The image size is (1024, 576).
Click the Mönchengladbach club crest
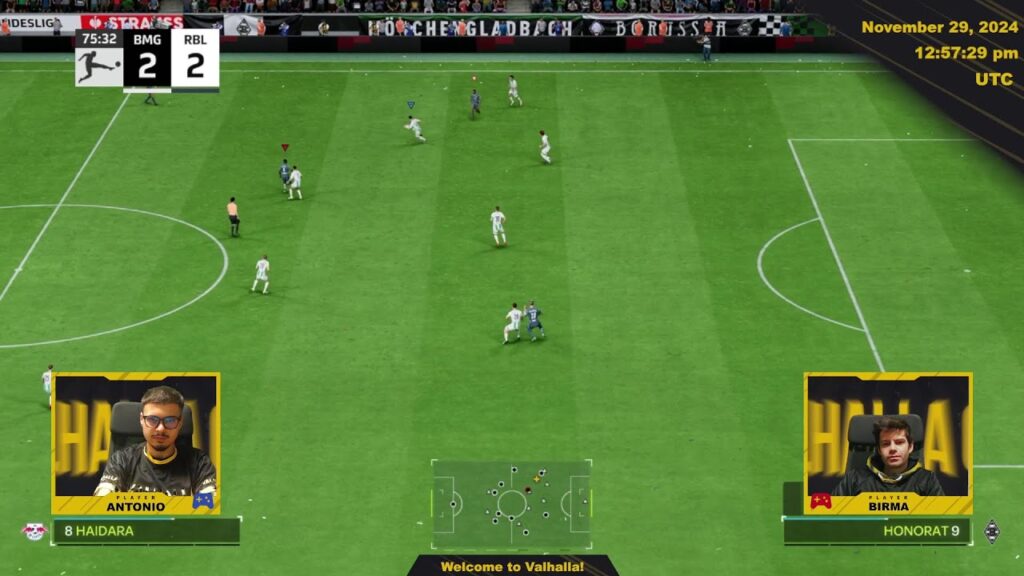point(991,531)
